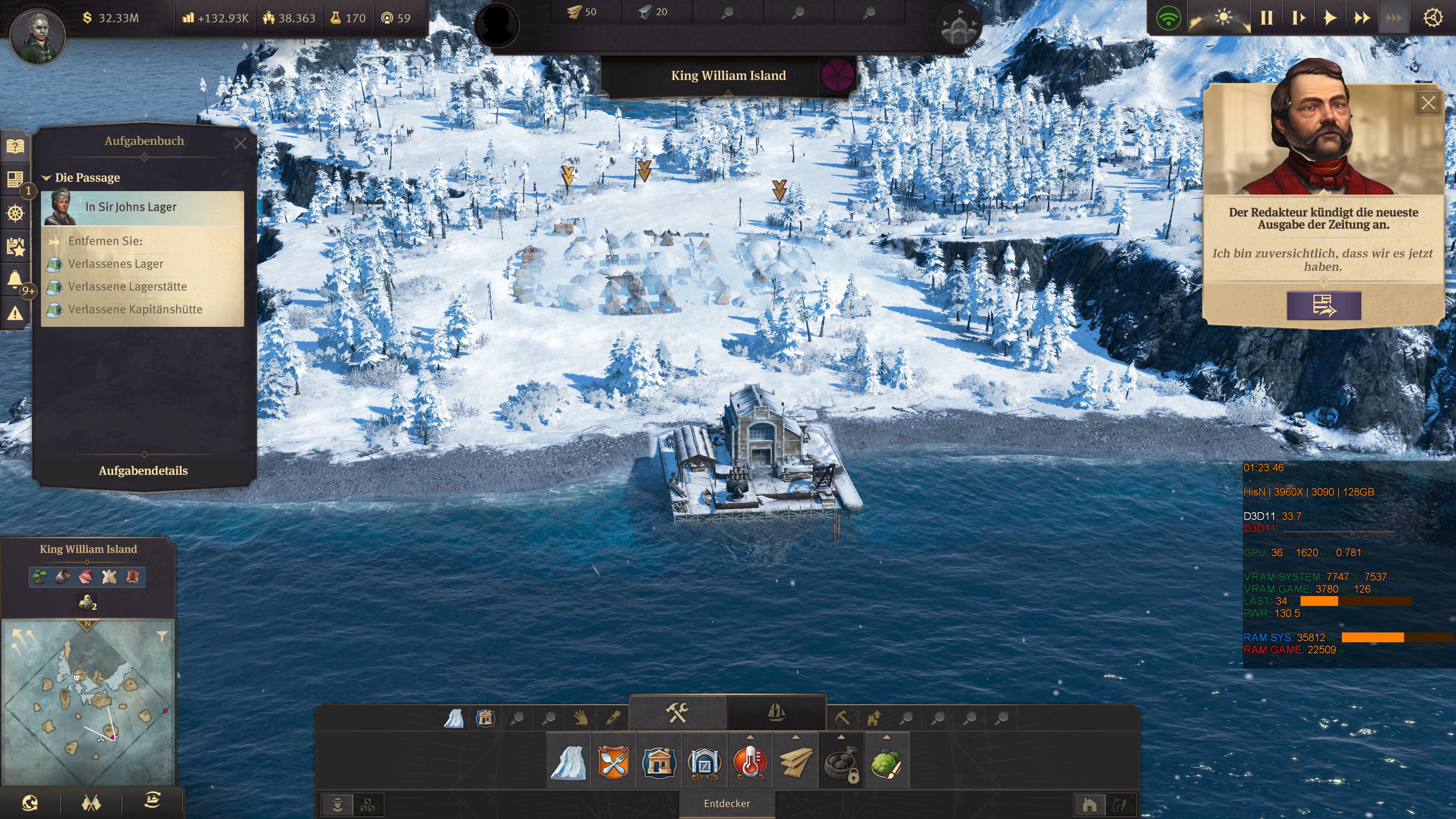Expand the arrow above the thermometer category

(x=751, y=736)
